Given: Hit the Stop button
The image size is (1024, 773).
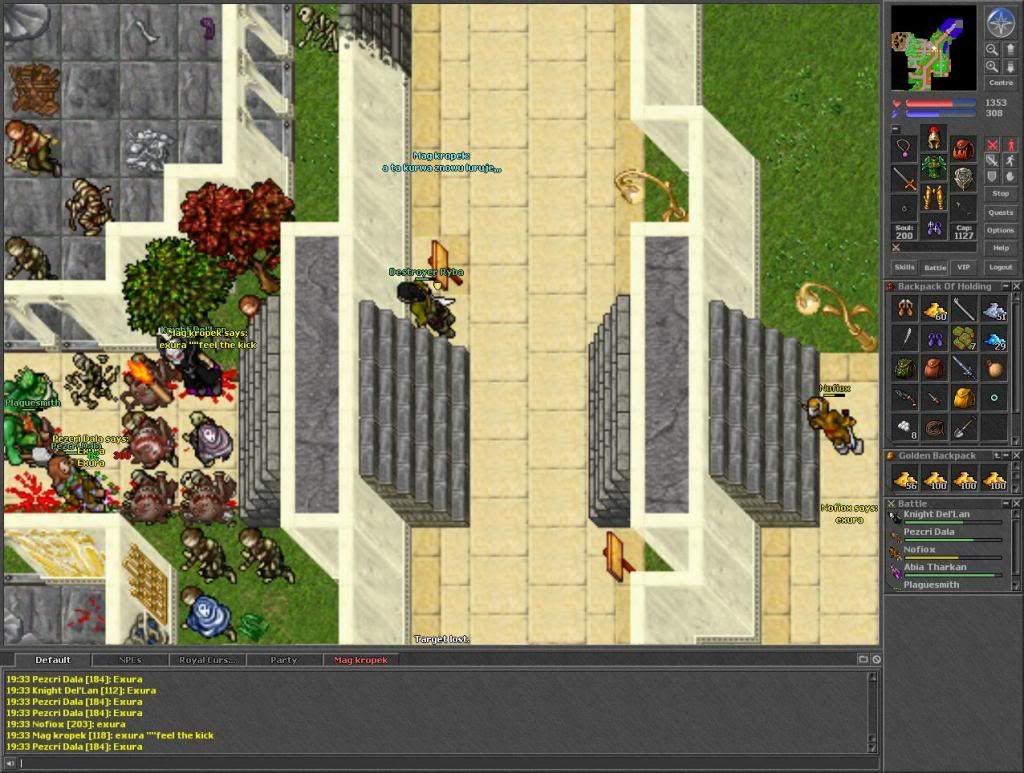Looking at the screenshot, I should tap(1000, 193).
